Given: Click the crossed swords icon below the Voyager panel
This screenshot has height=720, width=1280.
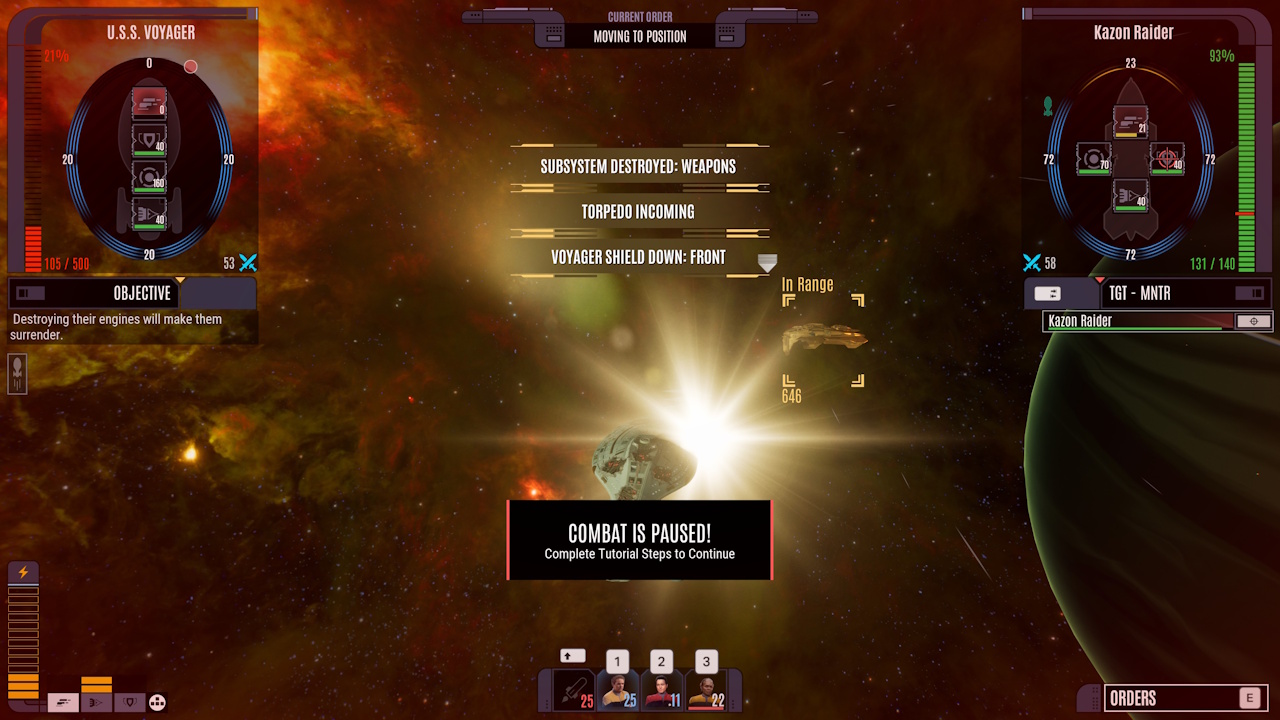Looking at the screenshot, I should pos(248,263).
